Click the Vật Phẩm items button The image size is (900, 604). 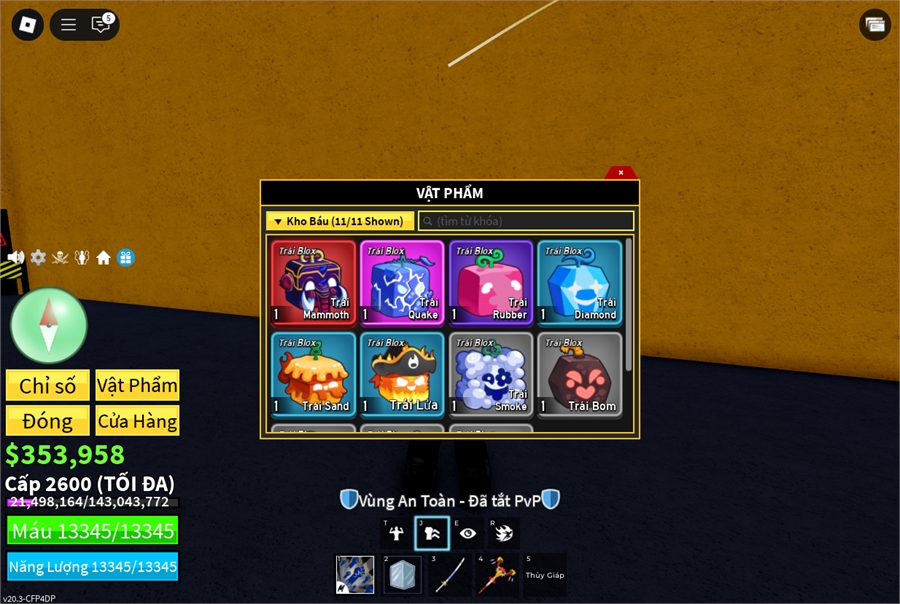pos(138,386)
